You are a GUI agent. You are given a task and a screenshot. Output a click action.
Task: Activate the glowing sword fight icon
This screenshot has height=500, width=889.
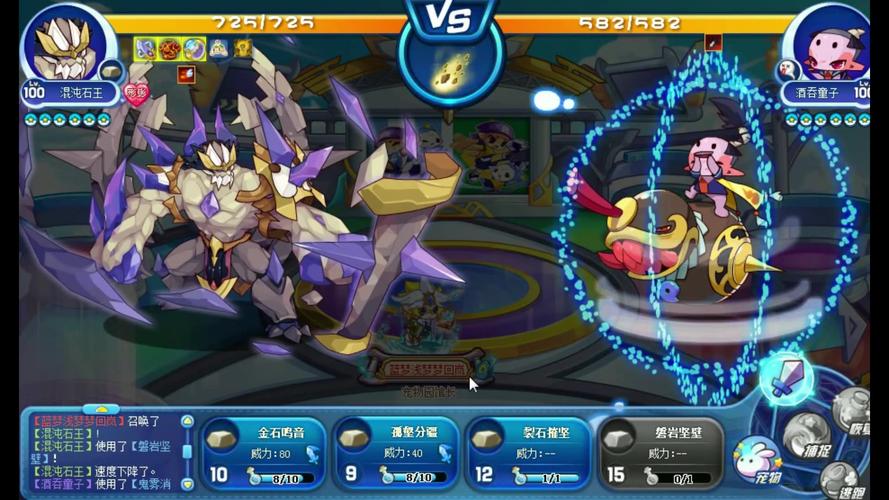[x=785, y=378]
